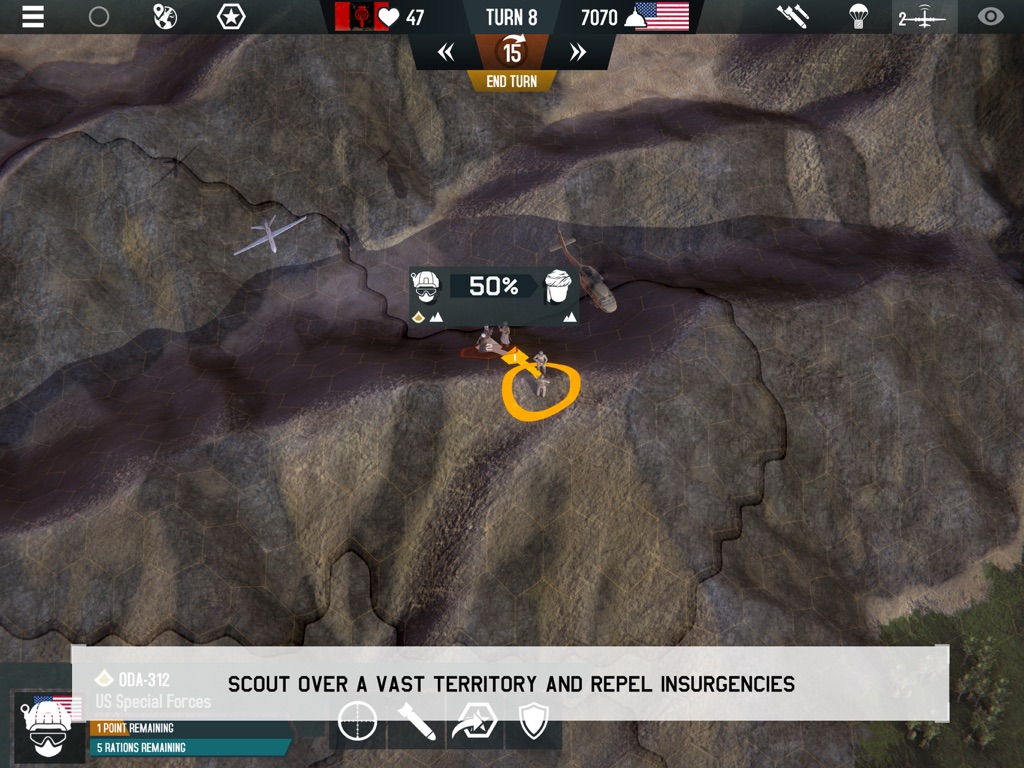Open the star hexagon objectives icon
The width and height of the screenshot is (1024, 768).
pyautogui.click(x=231, y=17)
